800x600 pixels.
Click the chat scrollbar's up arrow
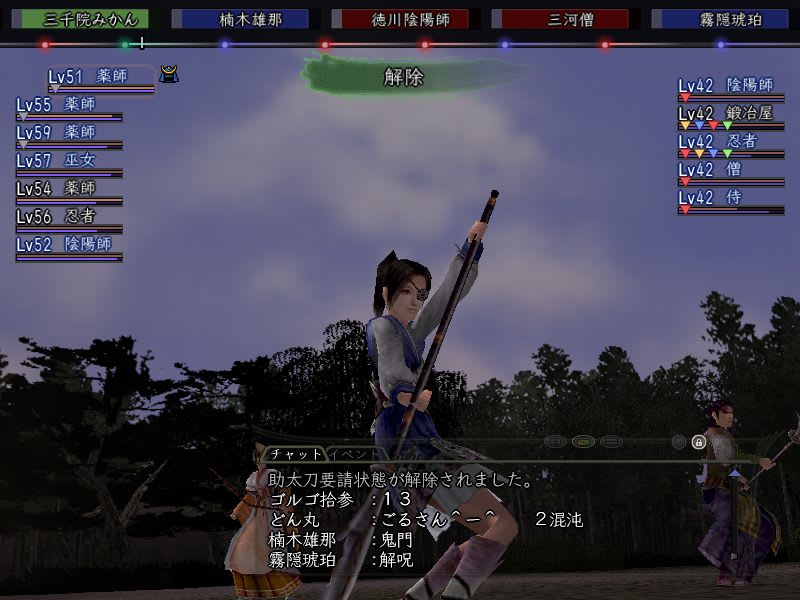(735, 472)
